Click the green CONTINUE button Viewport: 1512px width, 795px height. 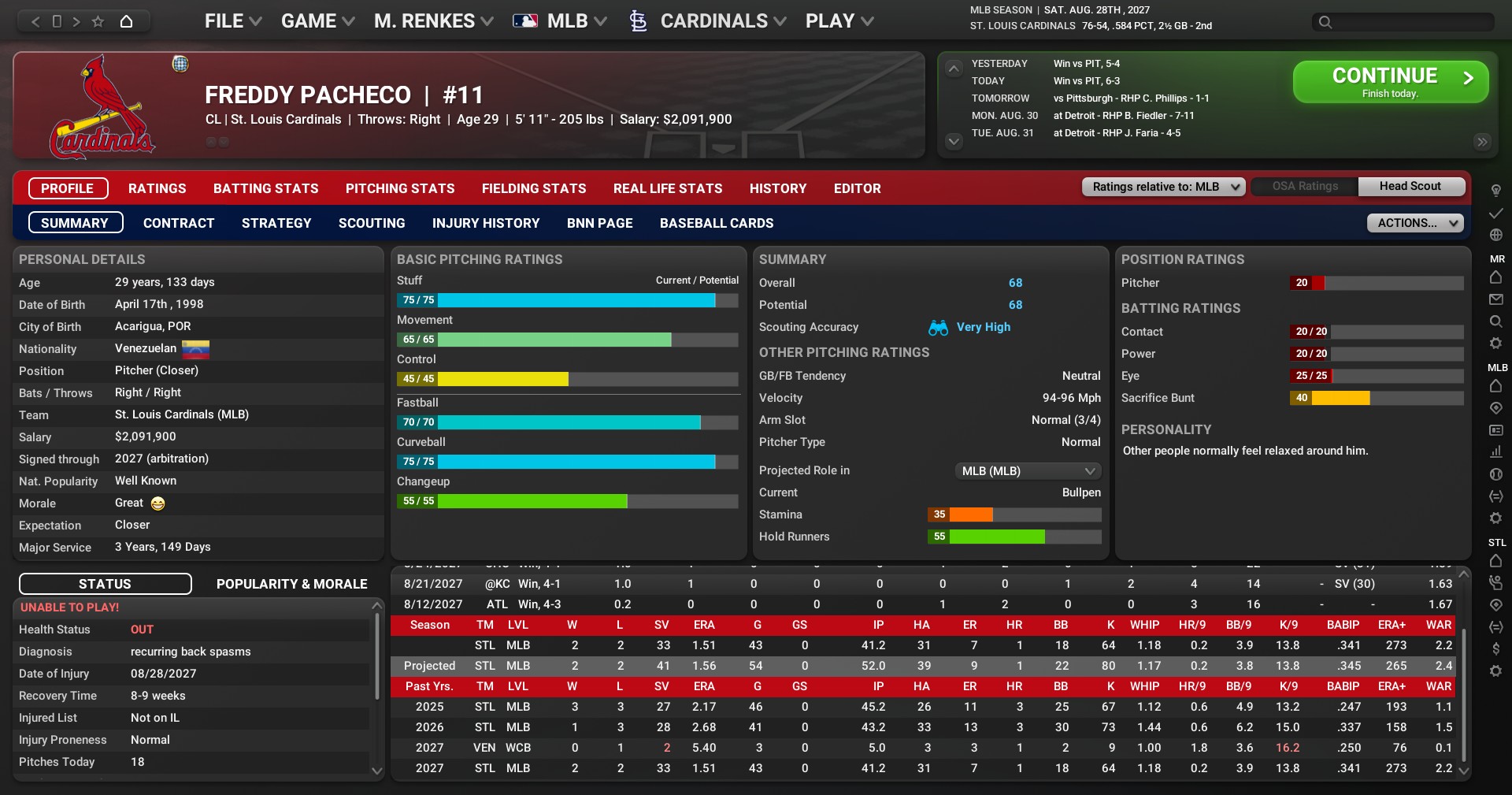pos(1390,82)
